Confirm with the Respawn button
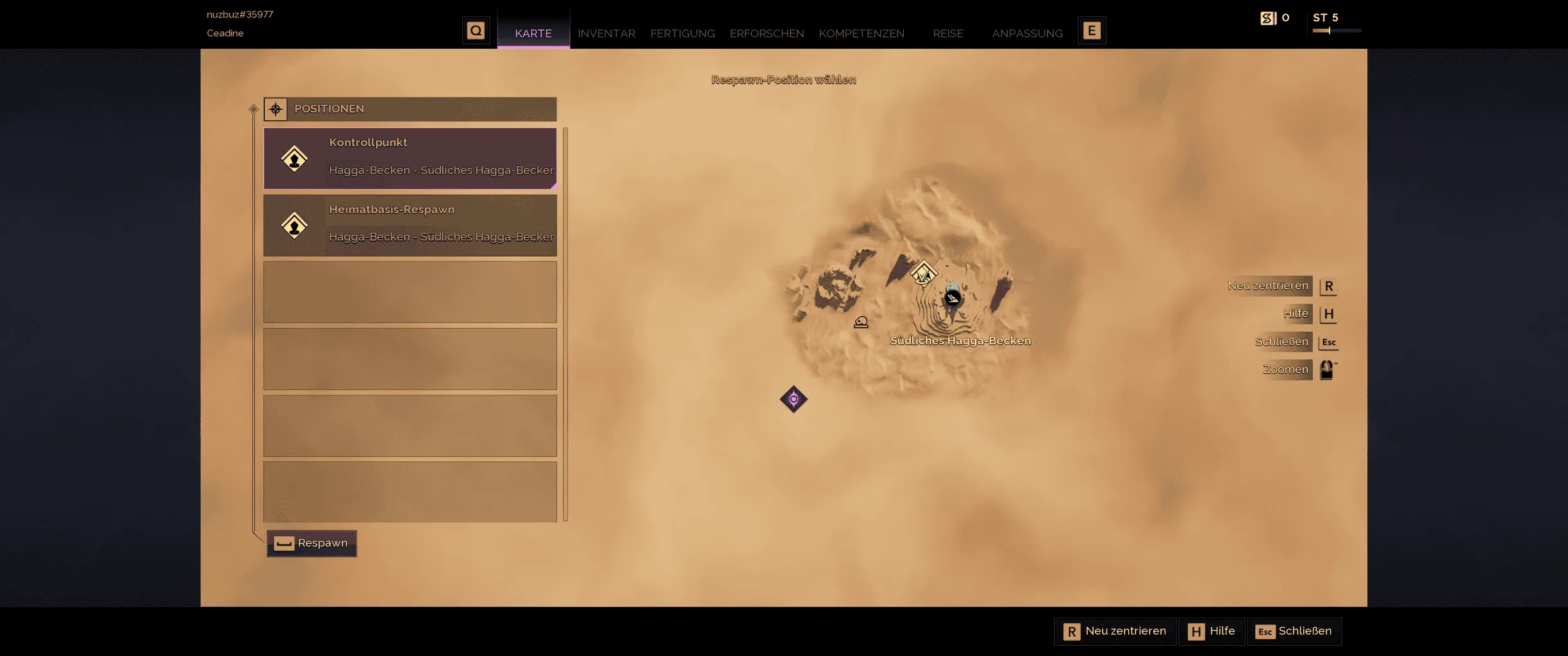The height and width of the screenshot is (656, 1568). (x=312, y=543)
